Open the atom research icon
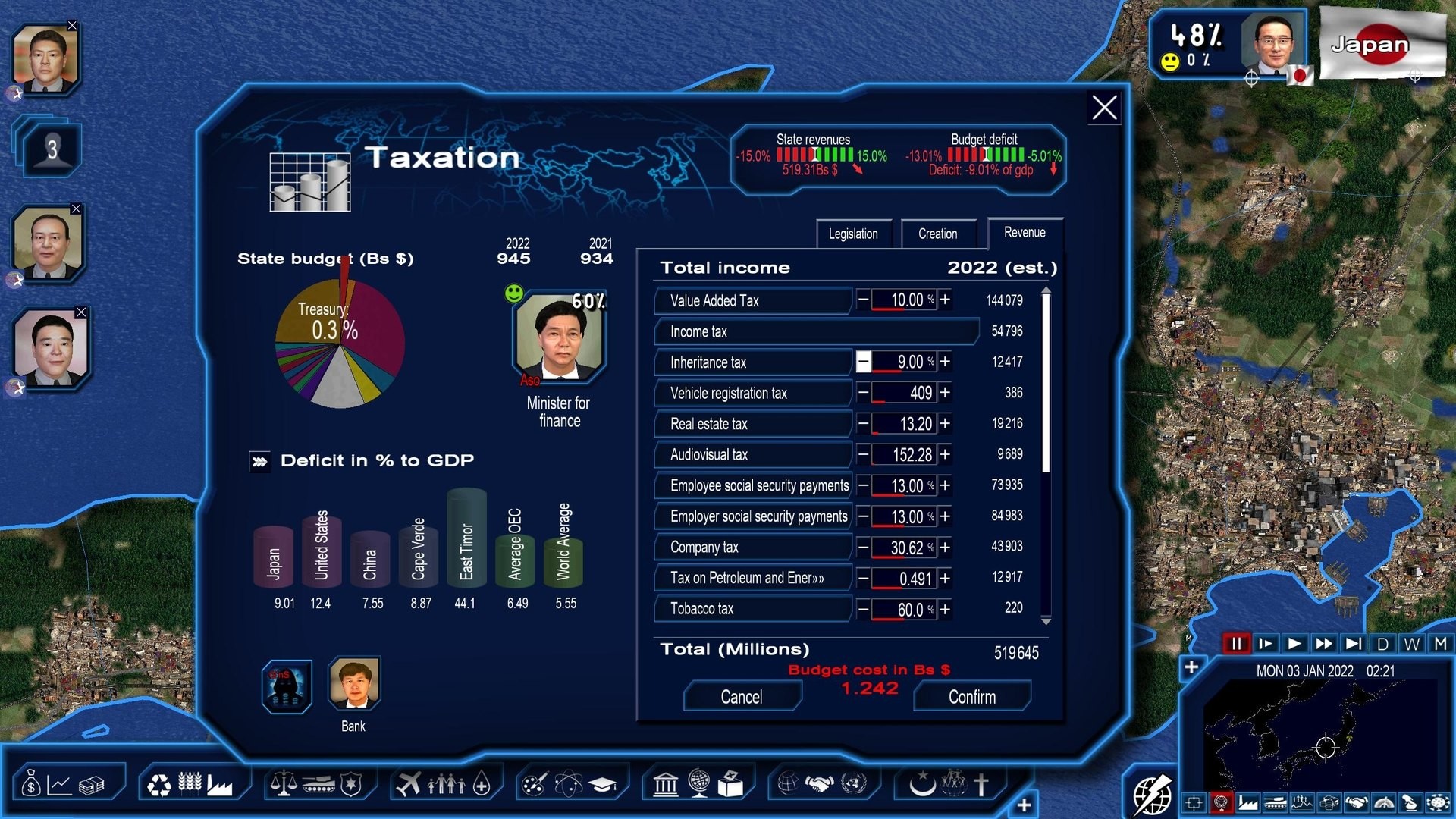Image resolution: width=1456 pixels, height=819 pixels. 569,783
